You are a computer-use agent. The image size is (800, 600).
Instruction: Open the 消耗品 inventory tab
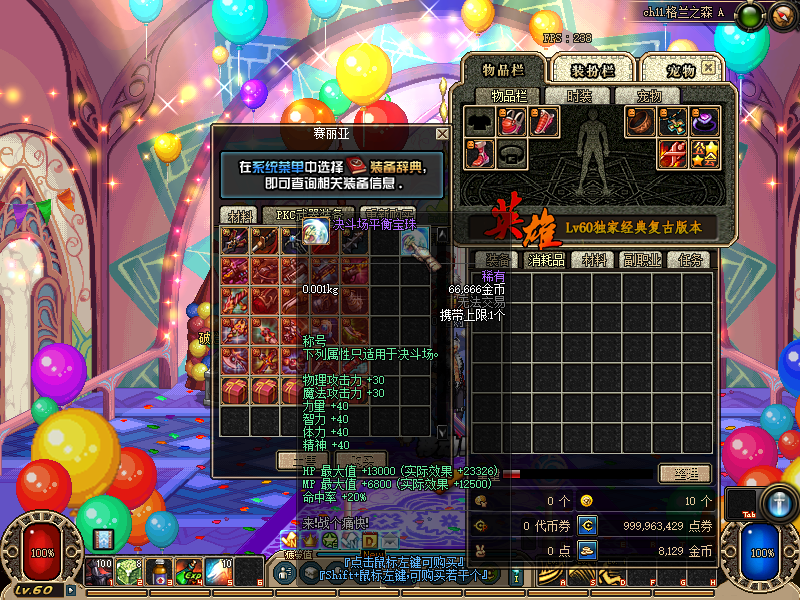(546, 260)
